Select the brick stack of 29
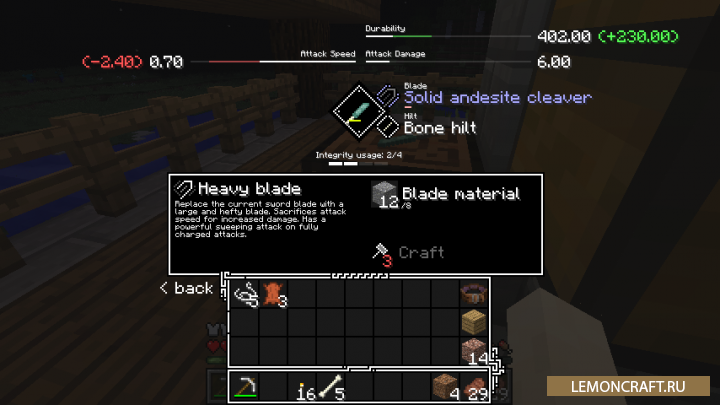 [474, 387]
